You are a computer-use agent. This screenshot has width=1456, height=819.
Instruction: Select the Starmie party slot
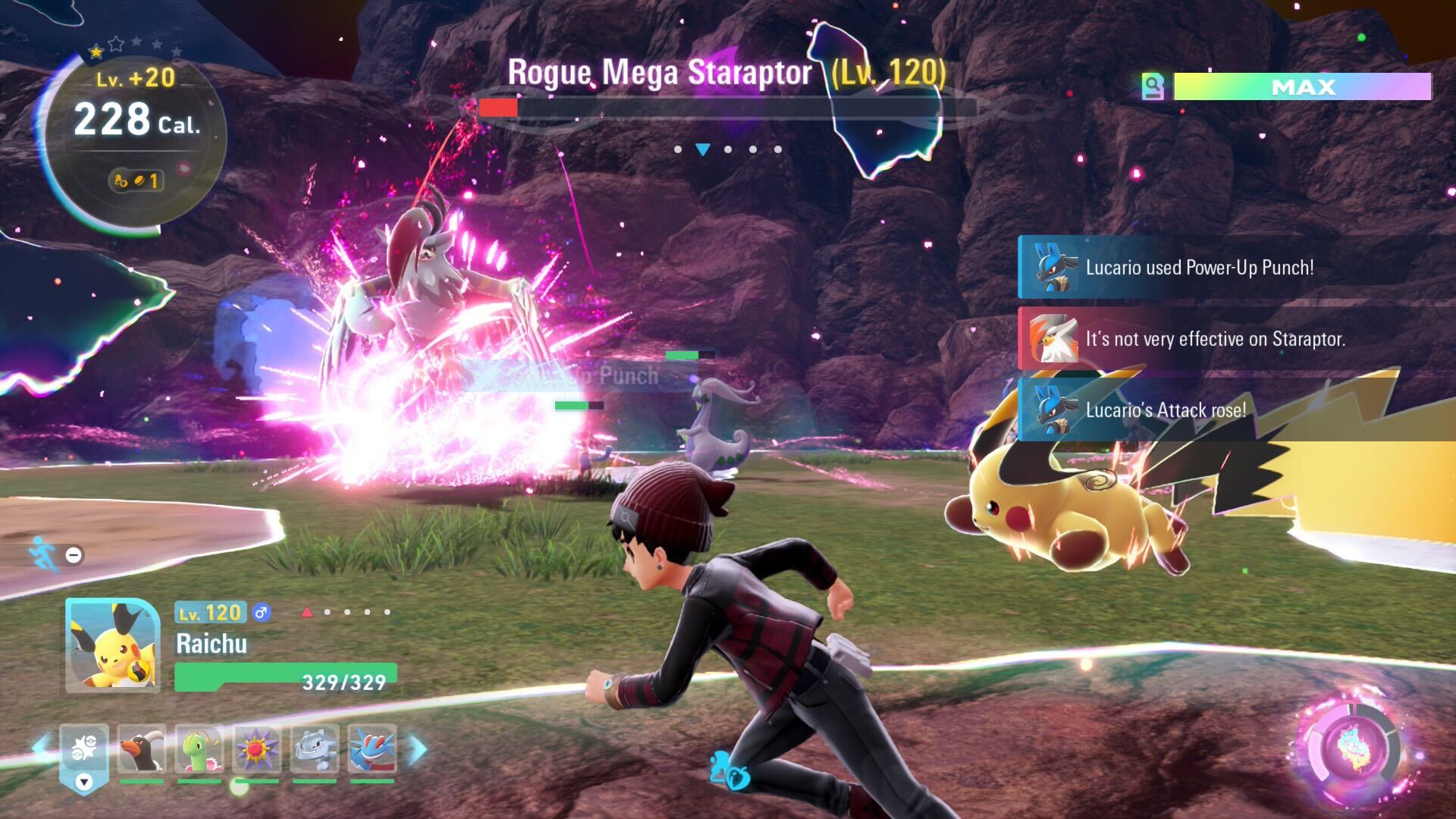pos(257,748)
